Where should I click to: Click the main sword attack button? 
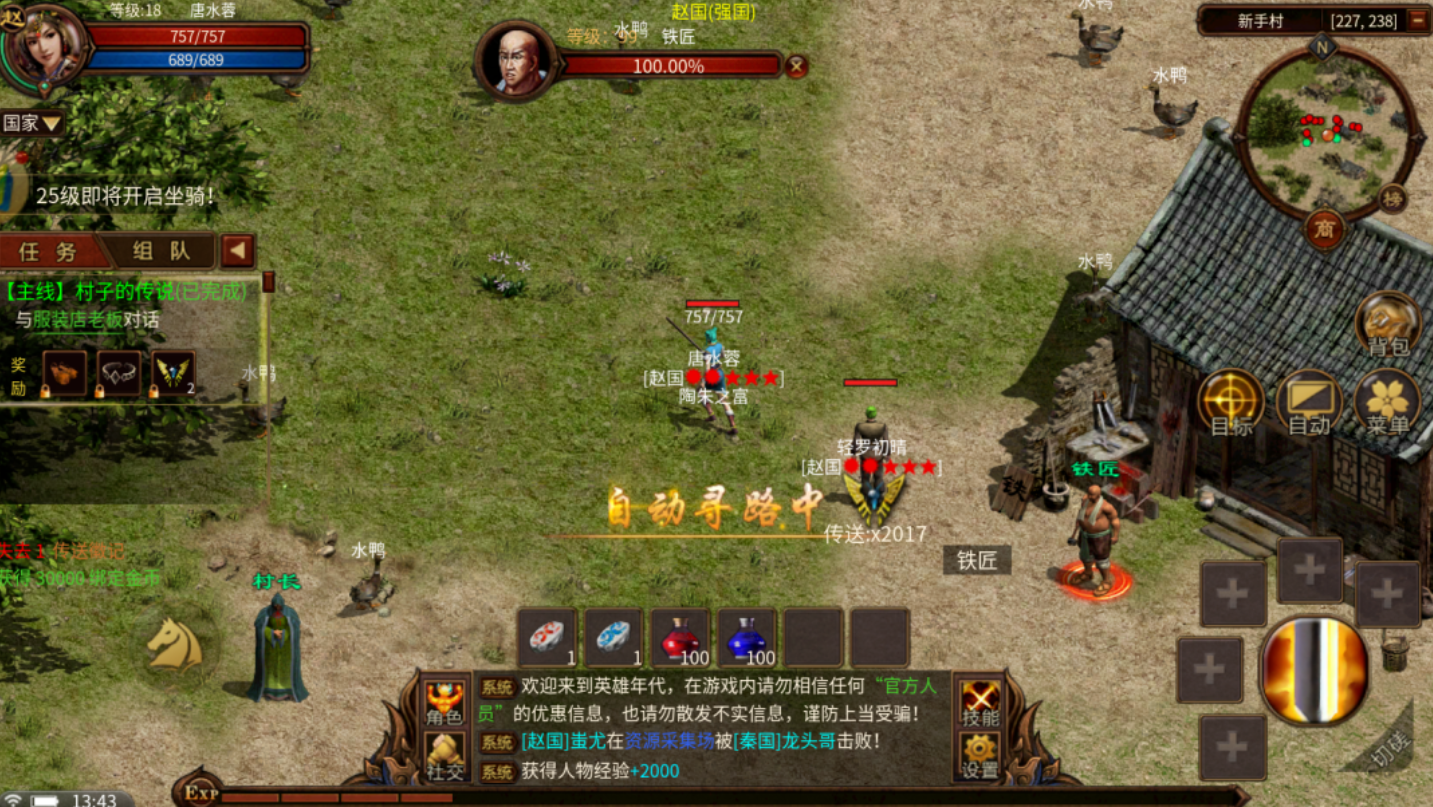point(1314,670)
